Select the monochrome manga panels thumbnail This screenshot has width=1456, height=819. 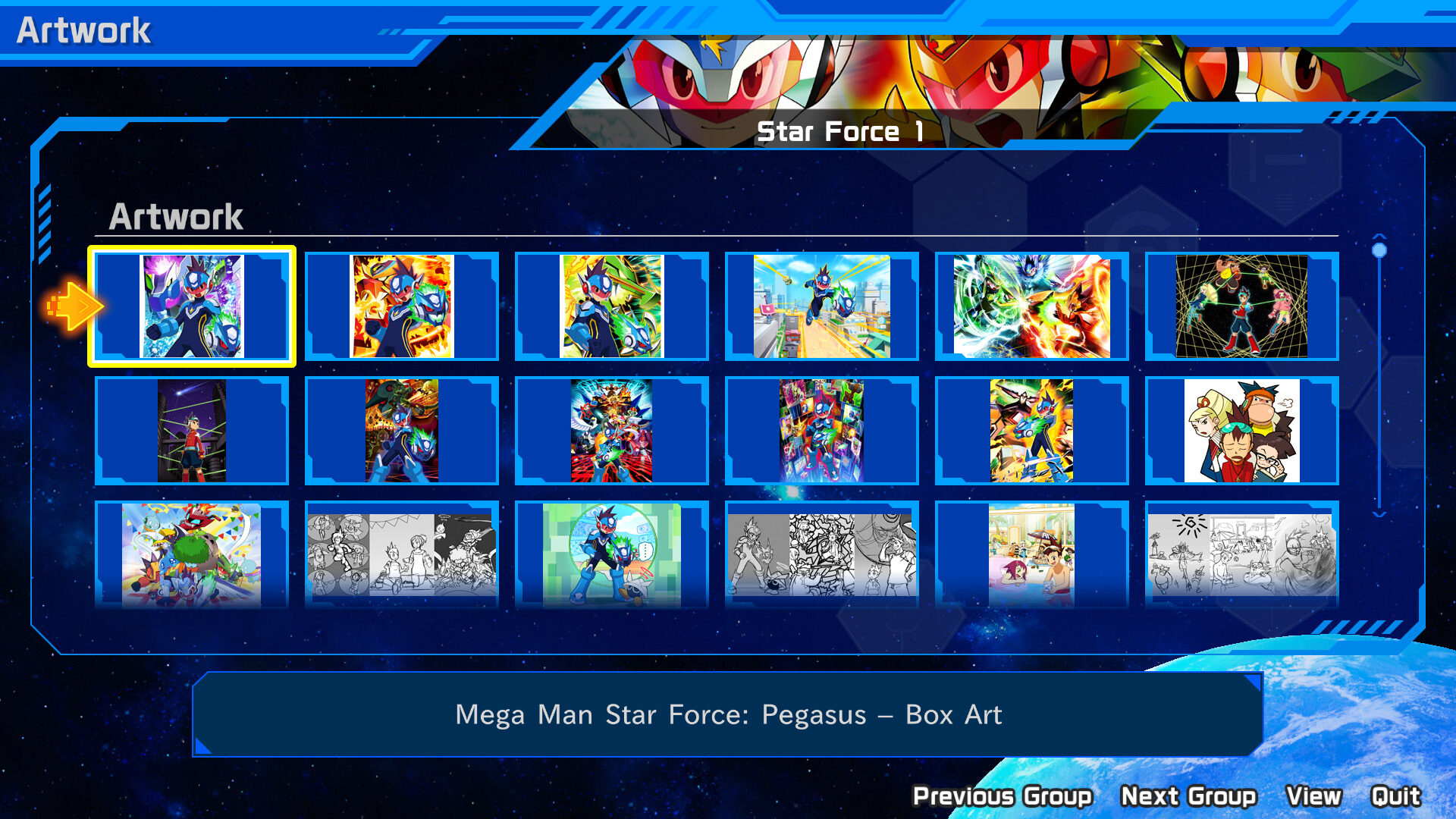pos(402,554)
